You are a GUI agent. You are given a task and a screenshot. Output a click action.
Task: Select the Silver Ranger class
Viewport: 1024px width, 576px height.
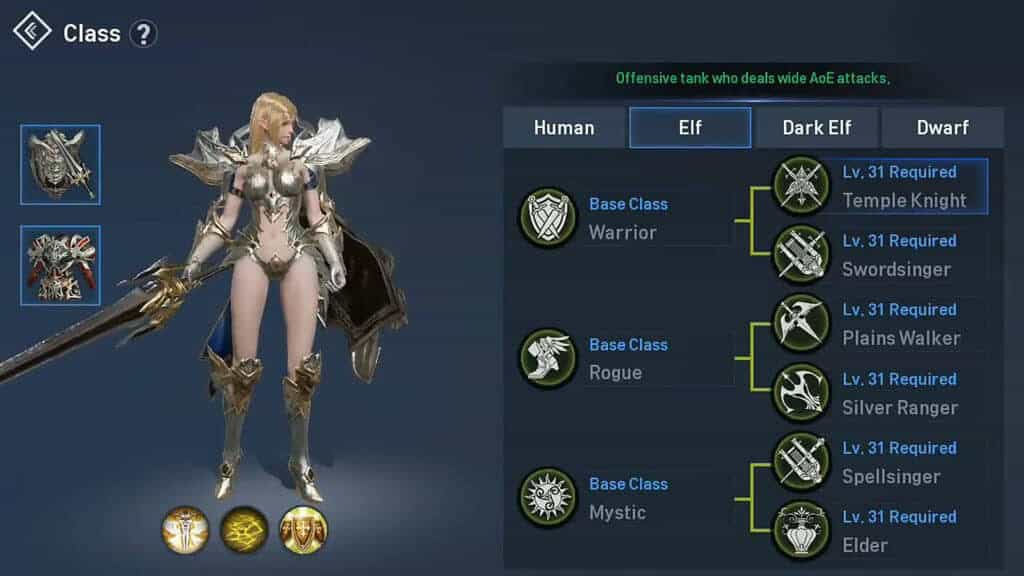click(x=880, y=393)
